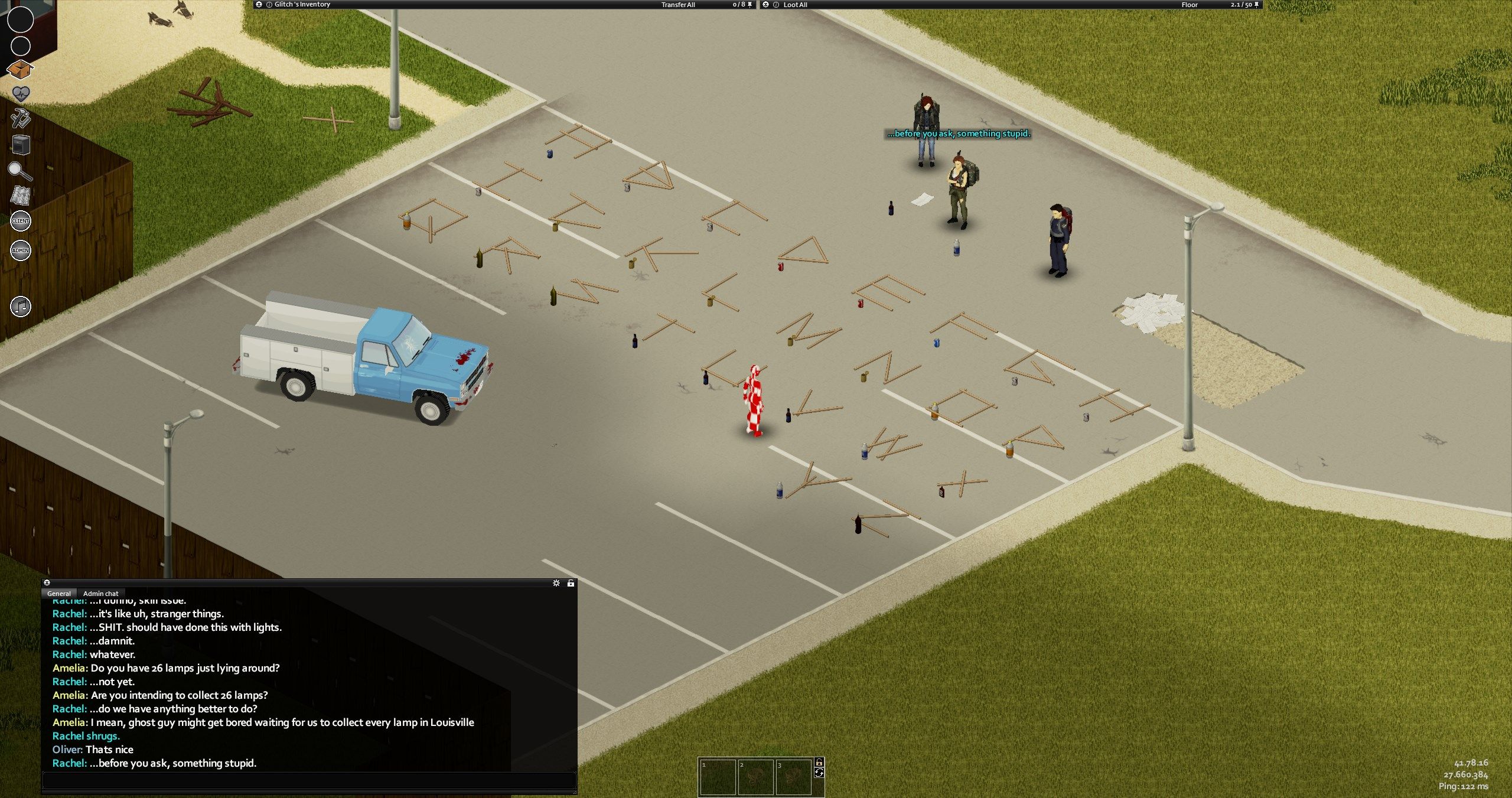Switch to the Admin chat tab

click(100, 594)
